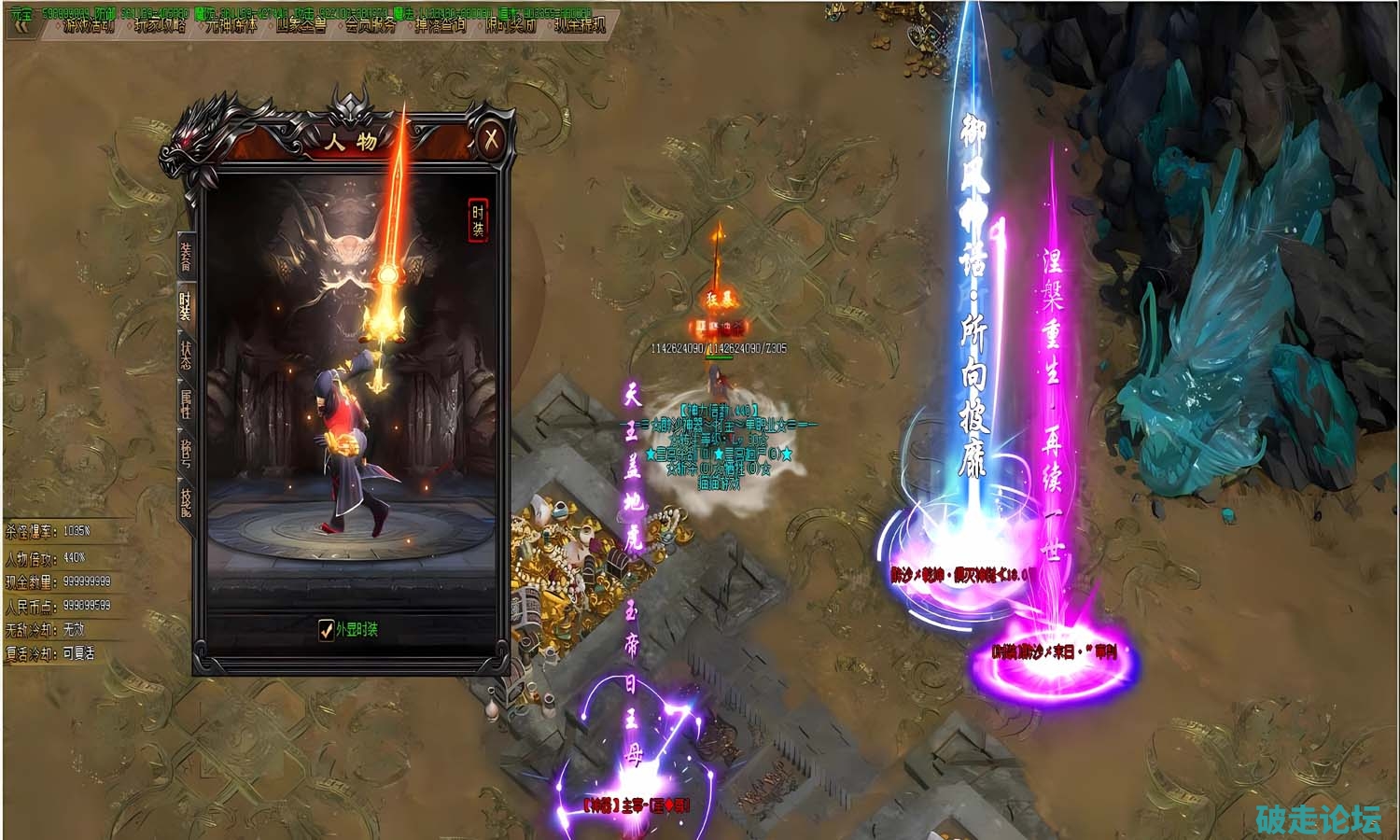This screenshot has width=1400, height=840.
Task: Choose the 掉落查询 drop lookup menu
Action: [x=441, y=26]
